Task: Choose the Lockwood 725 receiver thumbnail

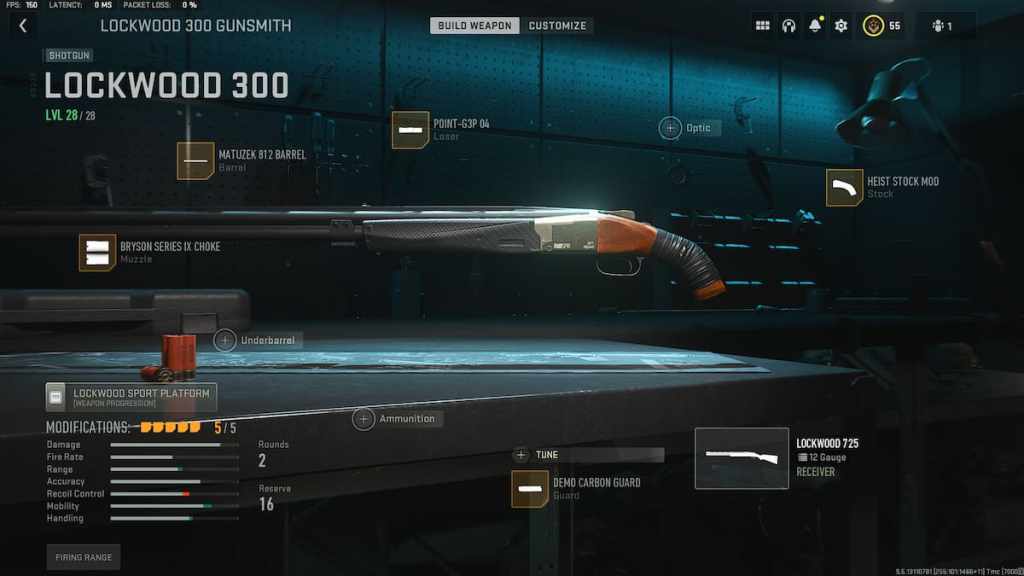Action: 741,458
